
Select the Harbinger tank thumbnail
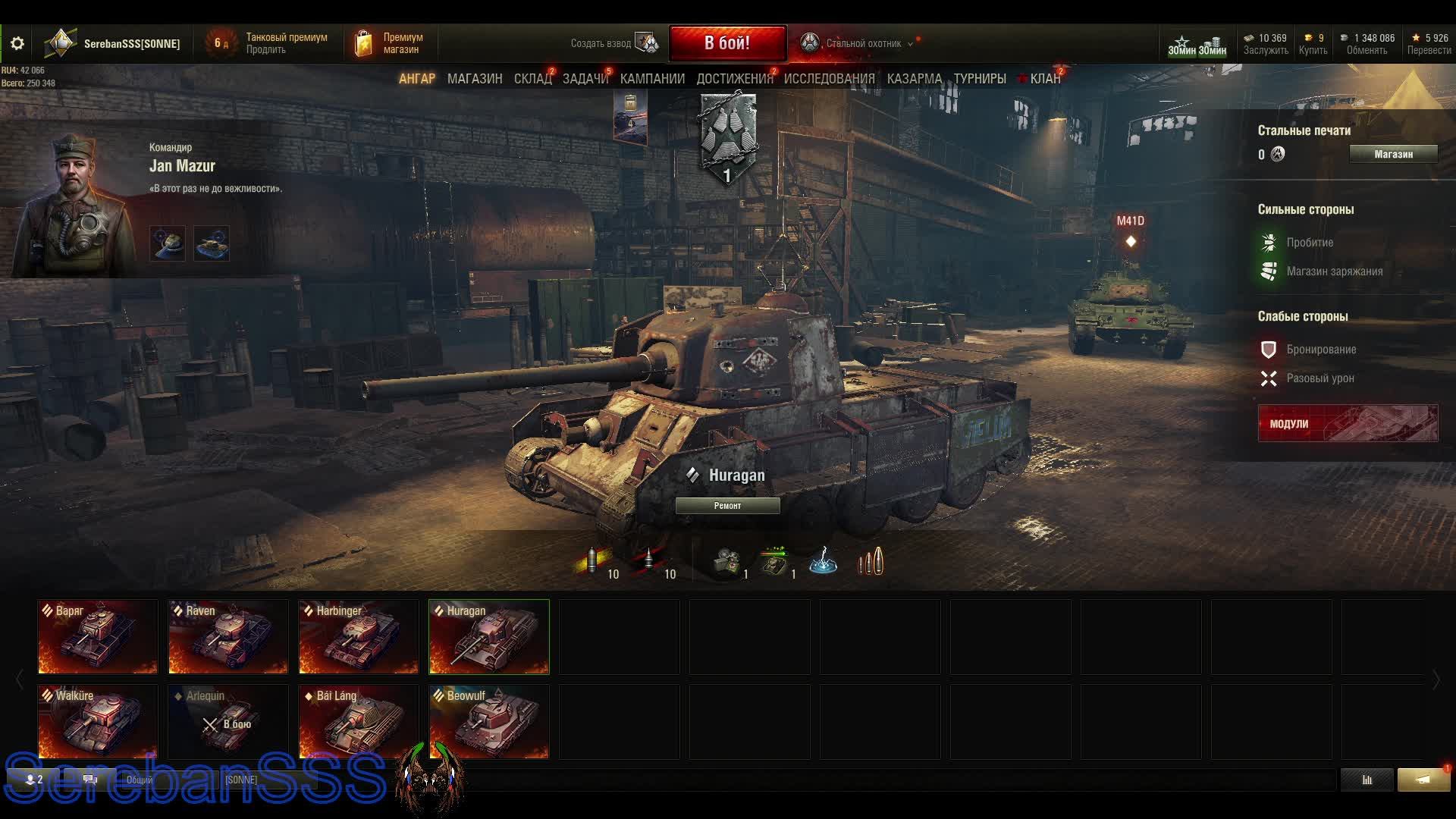[x=359, y=637]
